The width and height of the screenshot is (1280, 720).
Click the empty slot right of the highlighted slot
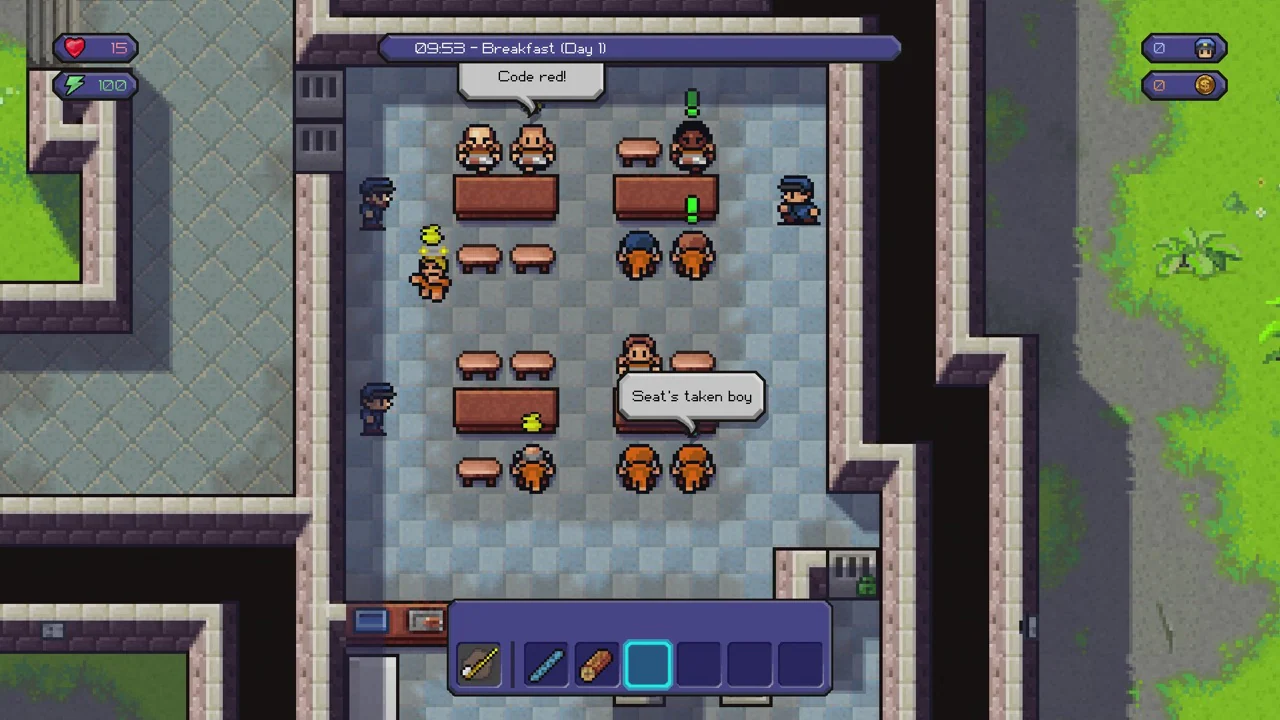(698, 663)
